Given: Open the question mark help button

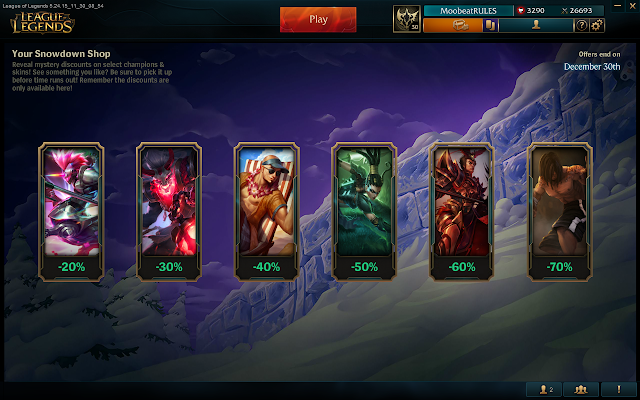Looking at the screenshot, I should point(581,25).
